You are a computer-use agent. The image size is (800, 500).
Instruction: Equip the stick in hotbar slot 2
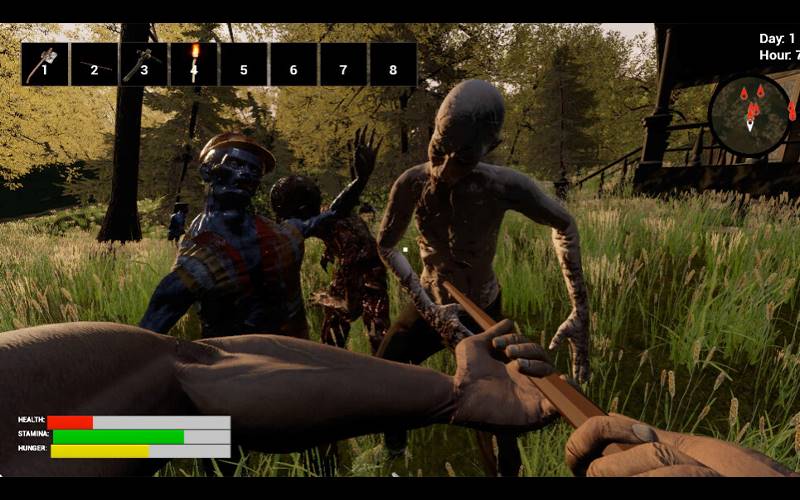(x=95, y=64)
